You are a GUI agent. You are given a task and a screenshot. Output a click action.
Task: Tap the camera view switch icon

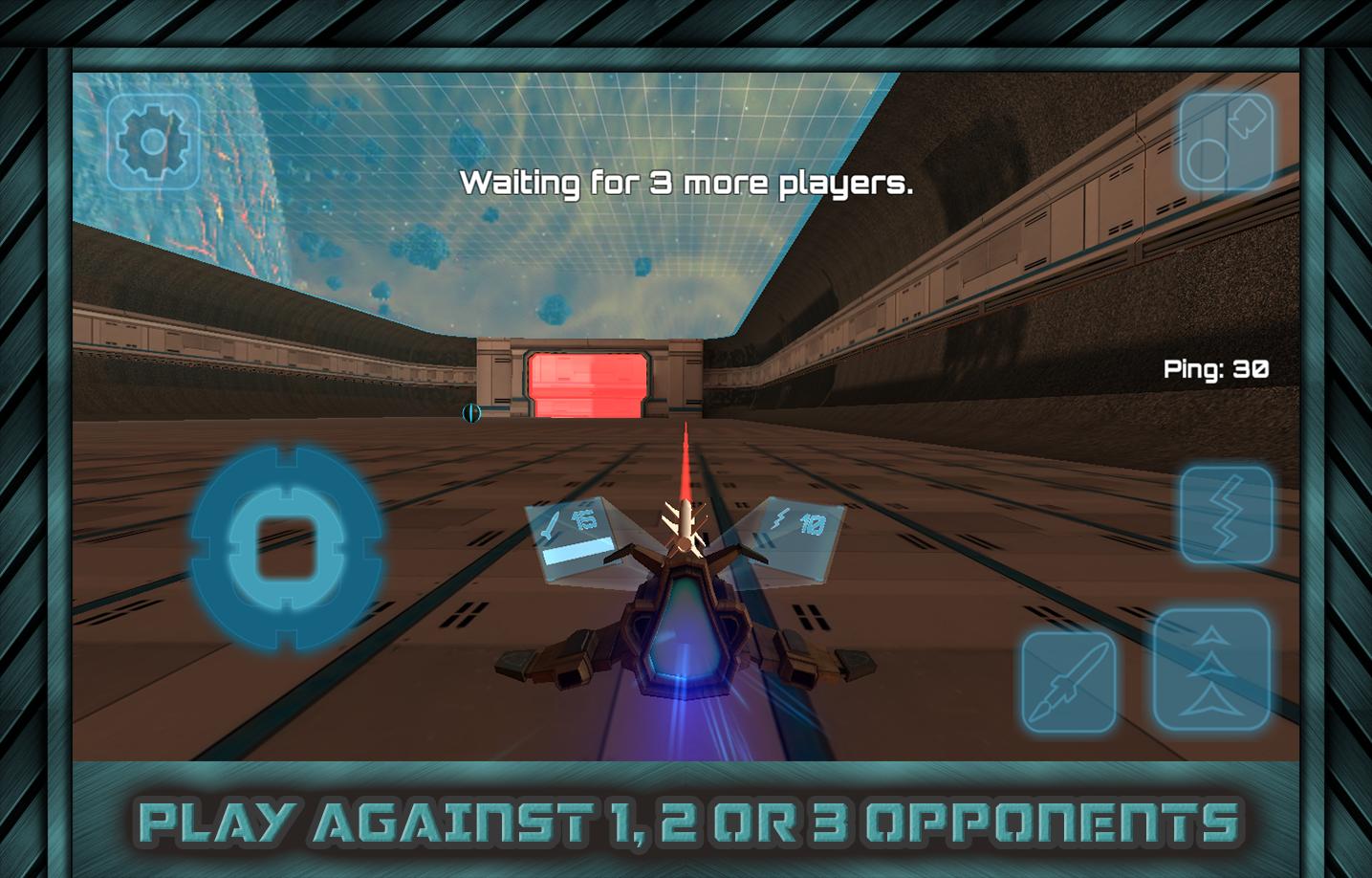pos(1227,141)
